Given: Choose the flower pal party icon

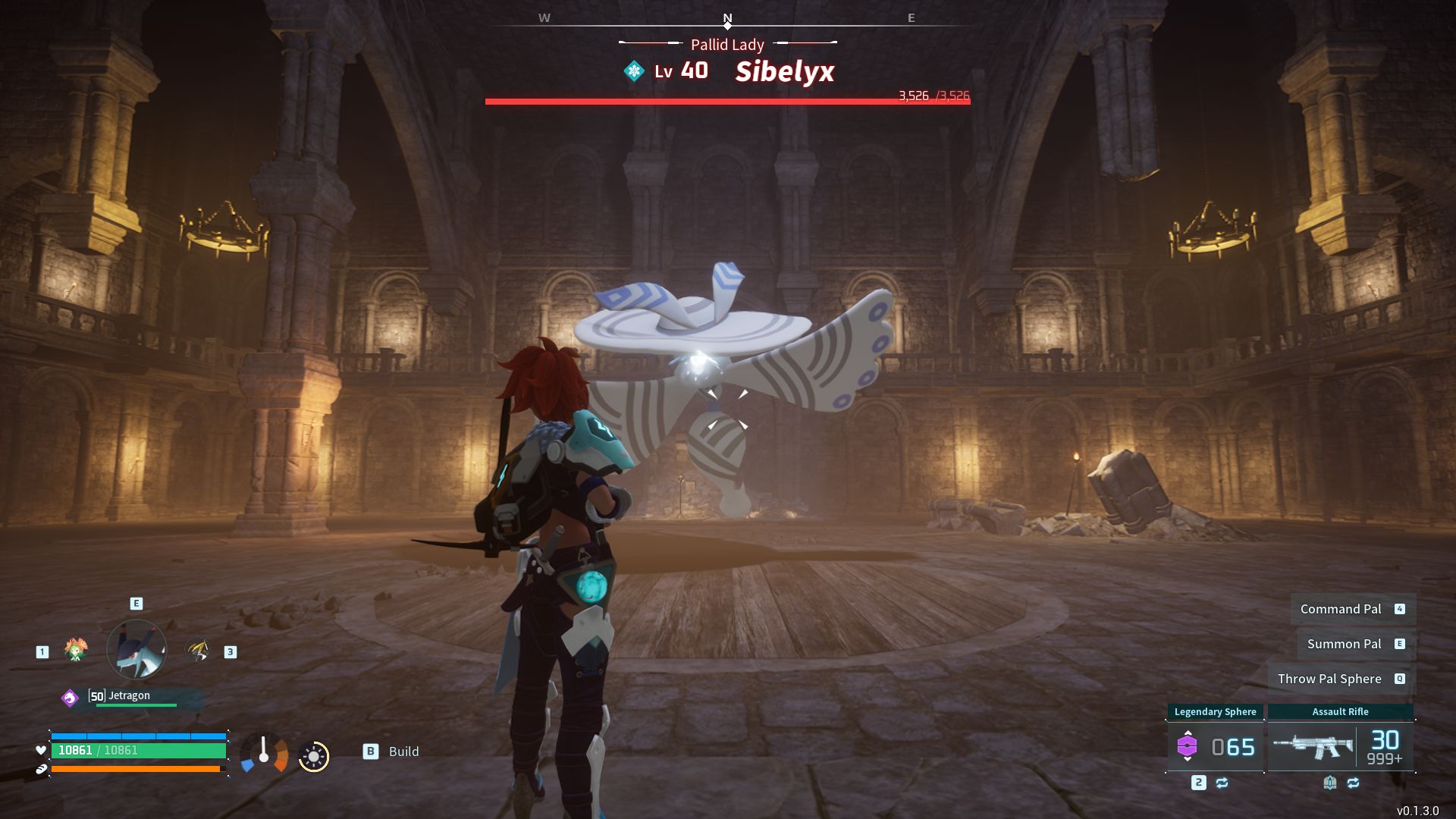Looking at the screenshot, I should pyautogui.click(x=76, y=650).
